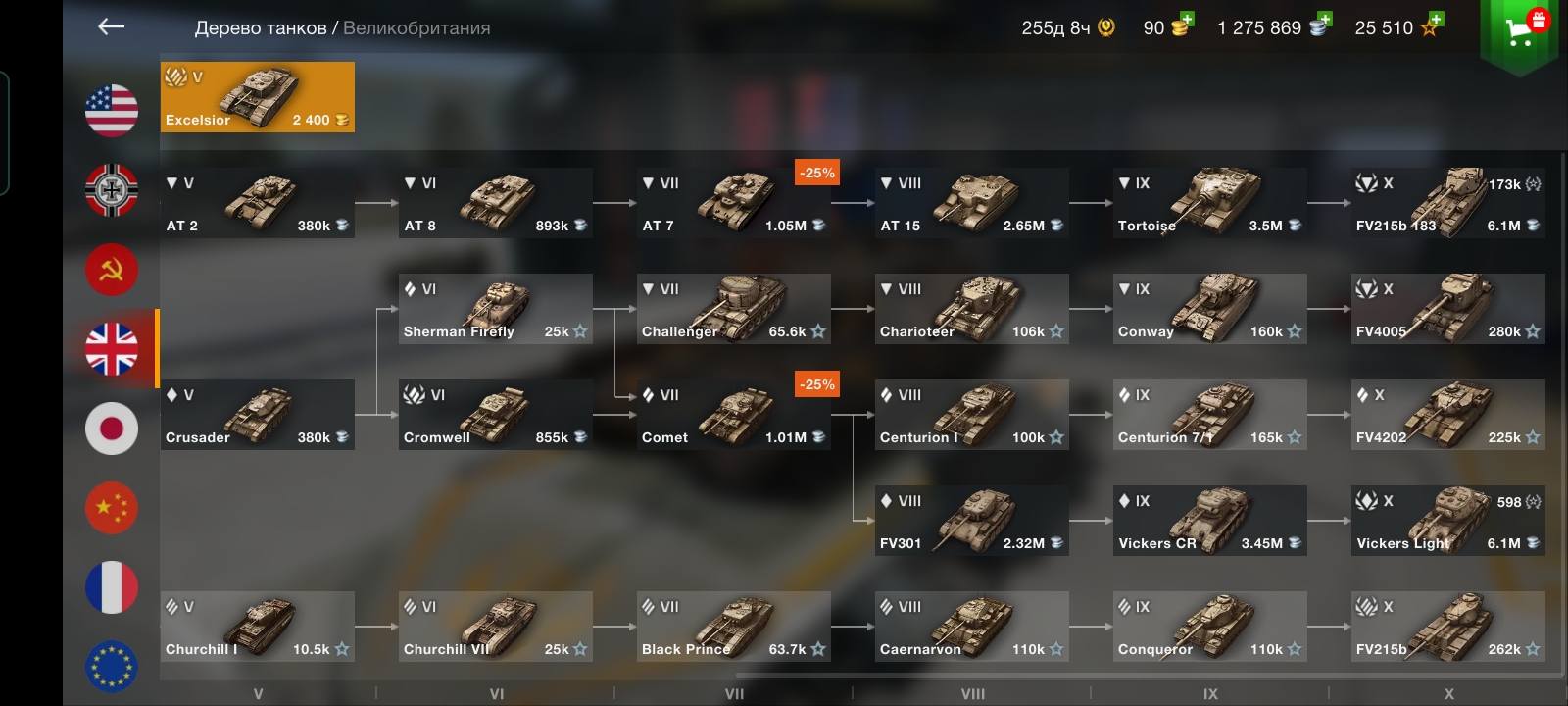Open the France flag tank tree
The width and height of the screenshot is (1568, 706).
(112, 587)
